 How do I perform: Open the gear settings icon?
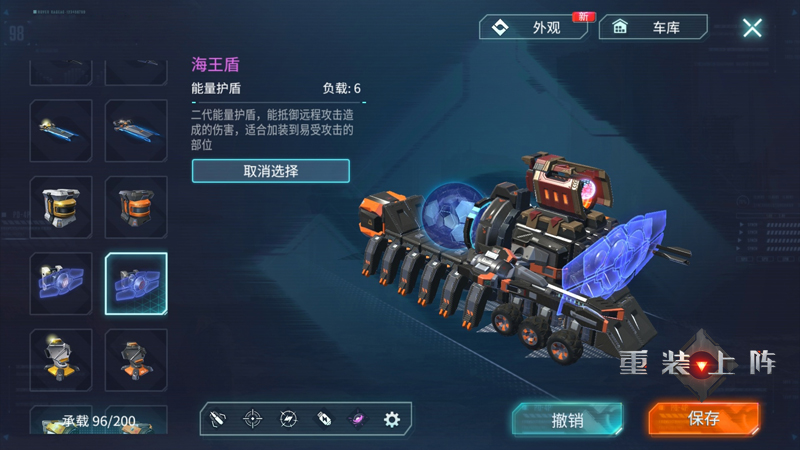[x=392, y=419]
